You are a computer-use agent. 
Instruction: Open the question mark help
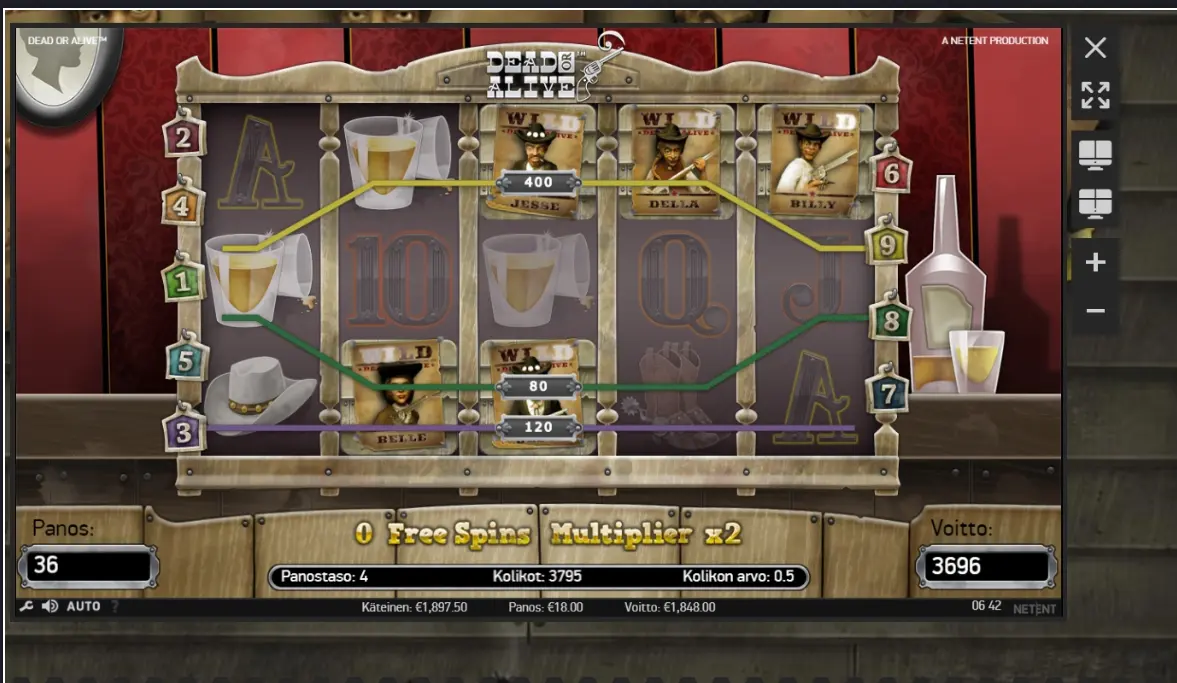pos(114,607)
